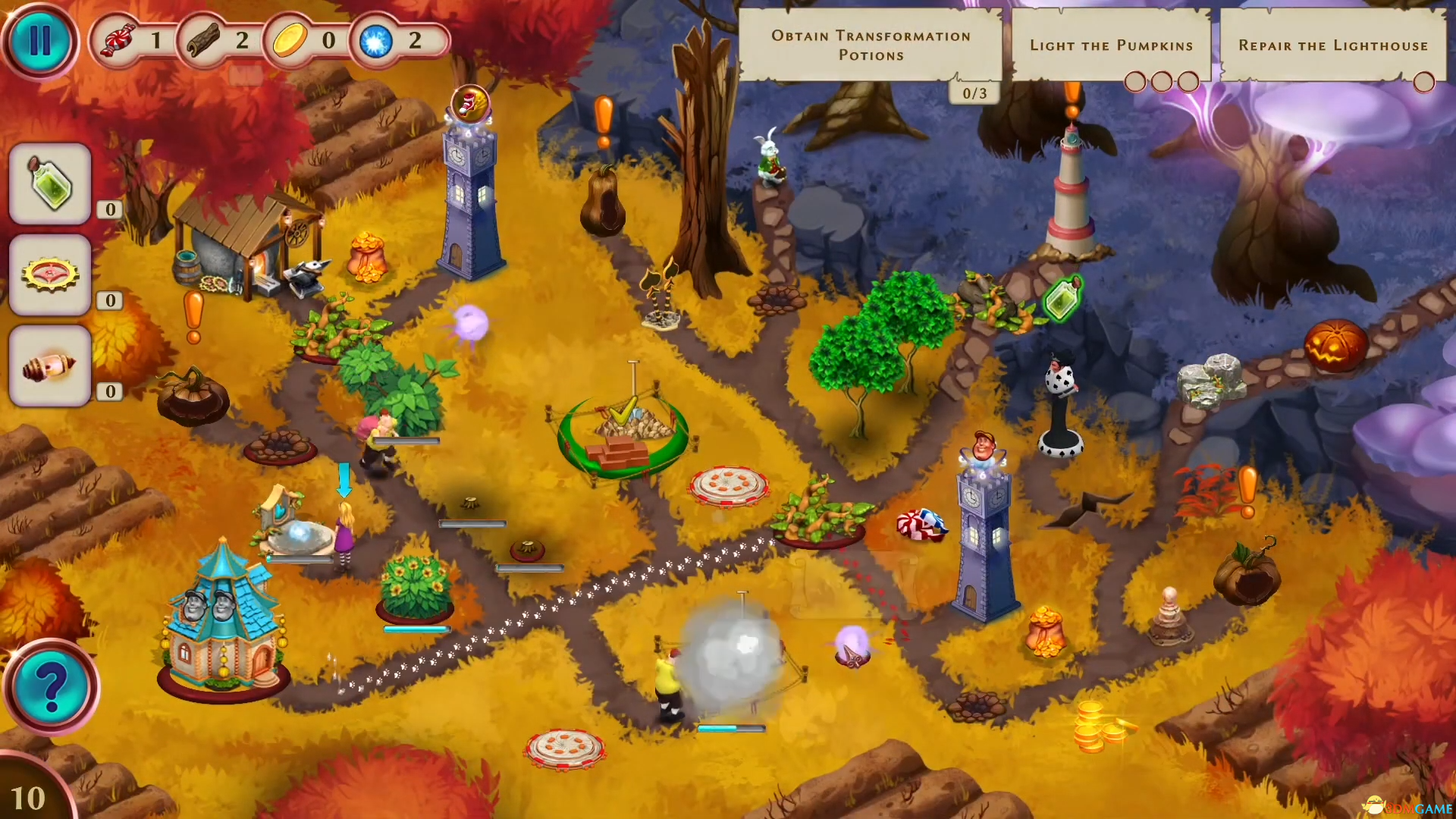Select the drill tool item slot
Screen dimensions: 1456x819
(50, 366)
